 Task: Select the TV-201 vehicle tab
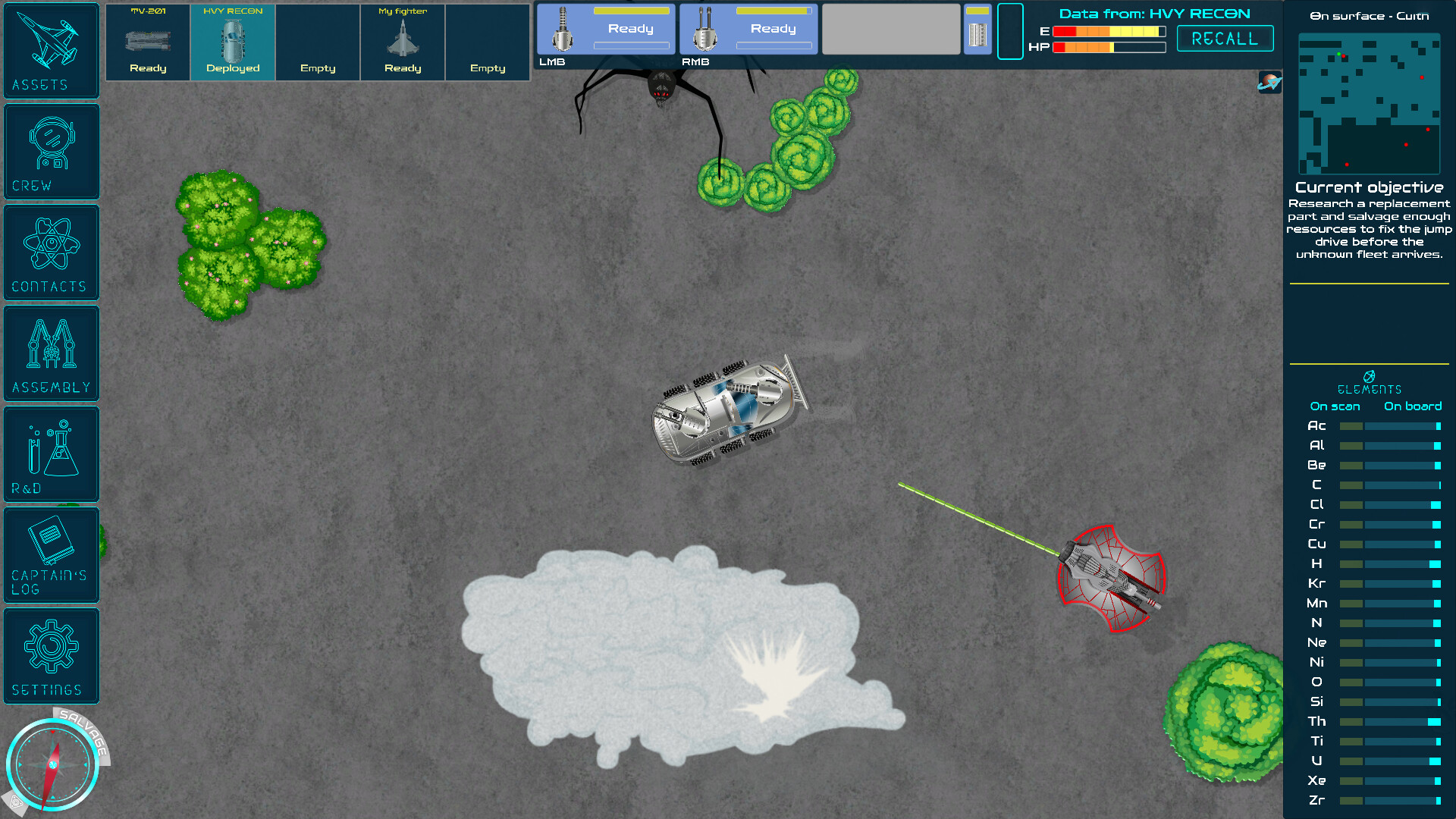click(x=148, y=42)
